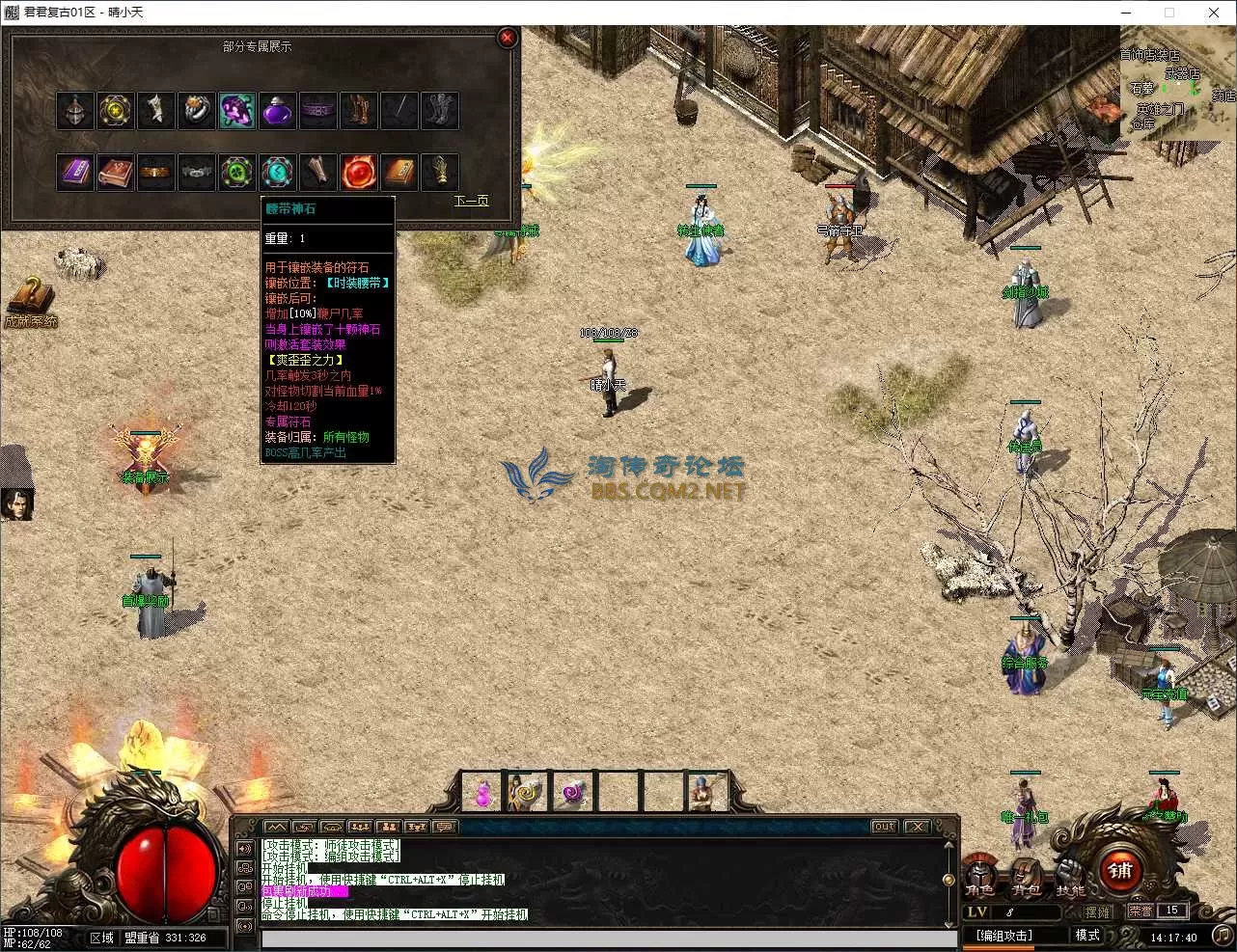Select the silver ring with orange gem

(x=197, y=111)
